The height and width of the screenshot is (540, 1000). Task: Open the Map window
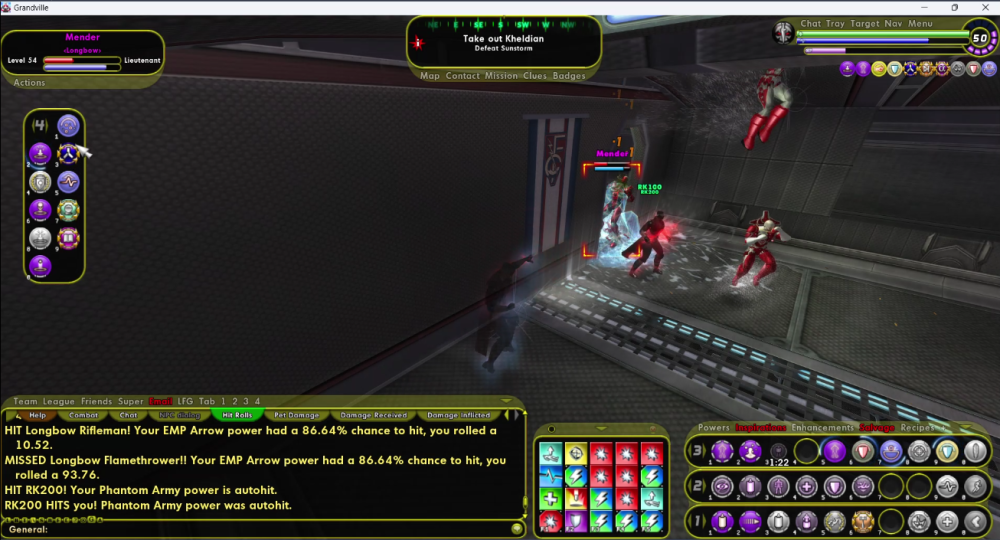click(x=430, y=76)
